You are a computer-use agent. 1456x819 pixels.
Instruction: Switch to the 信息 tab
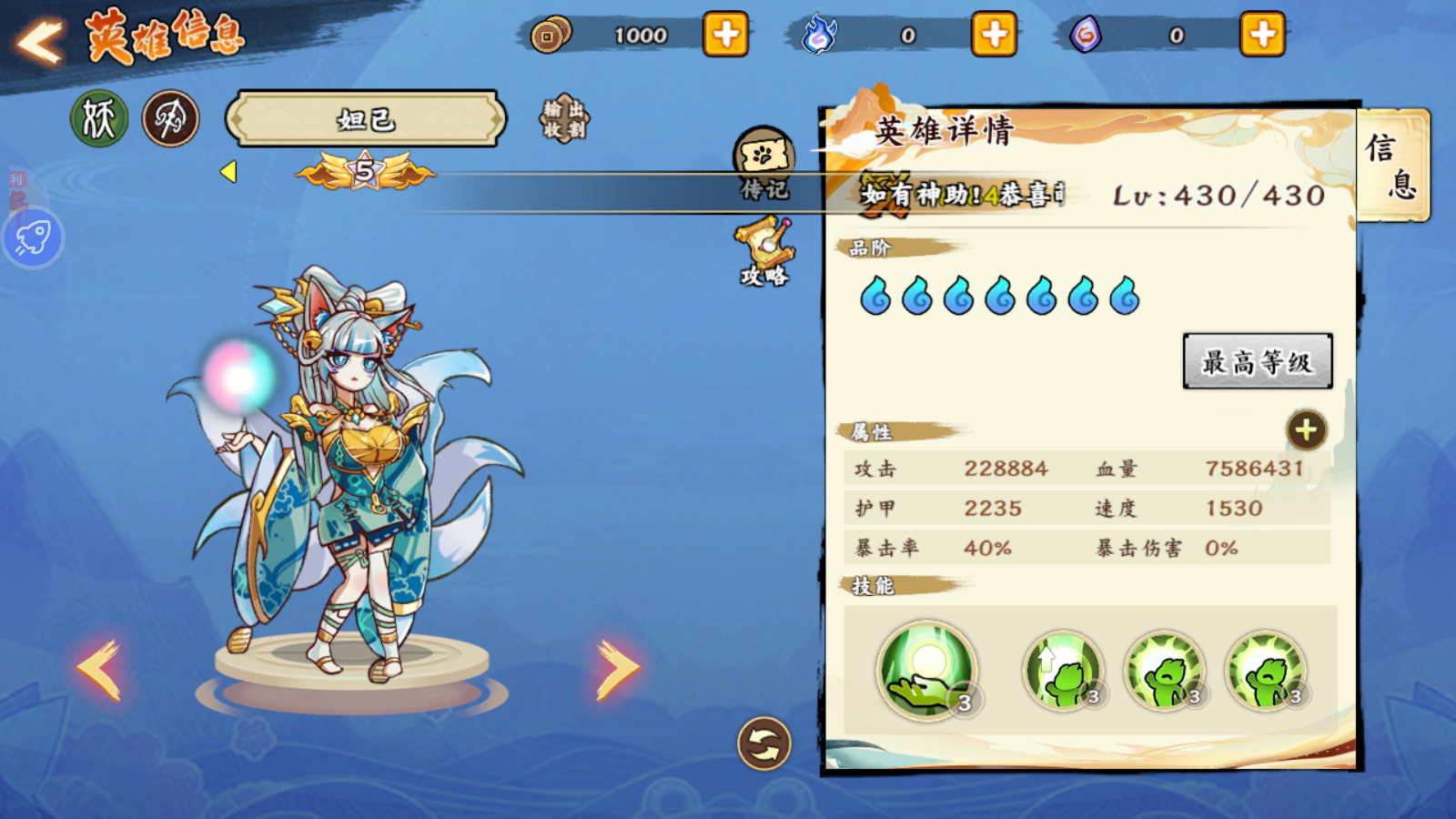[1391, 166]
